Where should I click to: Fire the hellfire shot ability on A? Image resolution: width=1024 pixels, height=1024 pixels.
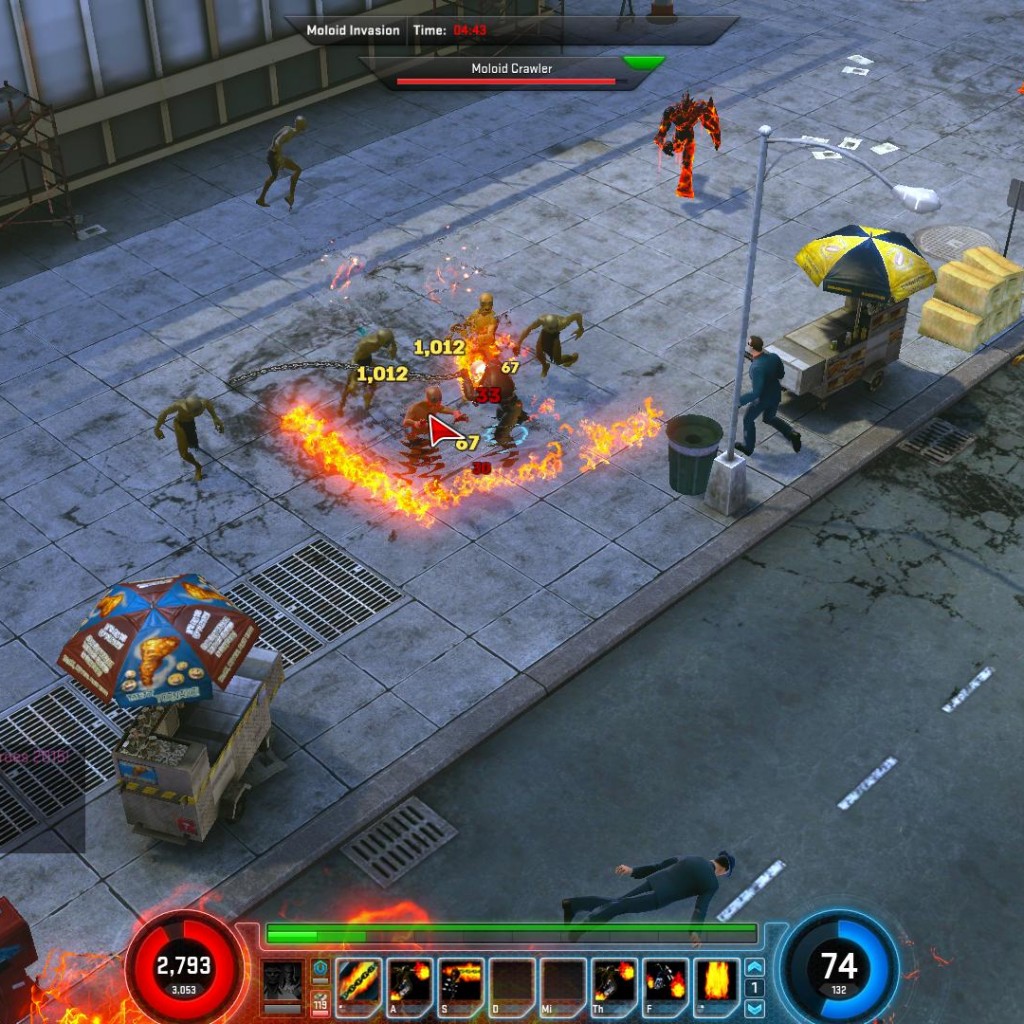[x=409, y=981]
